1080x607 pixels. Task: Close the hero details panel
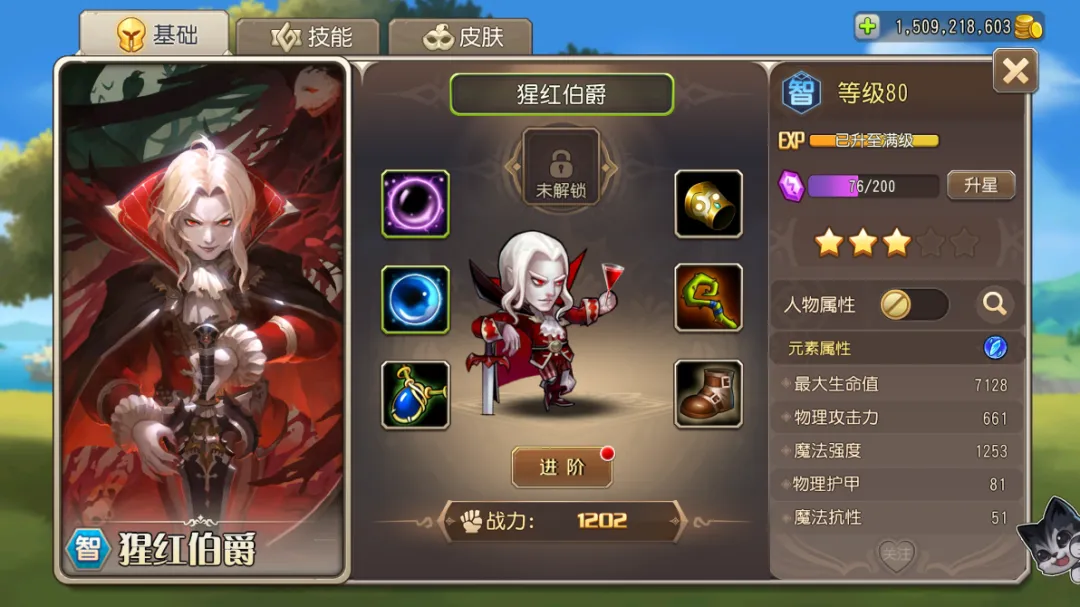[x=1015, y=71]
